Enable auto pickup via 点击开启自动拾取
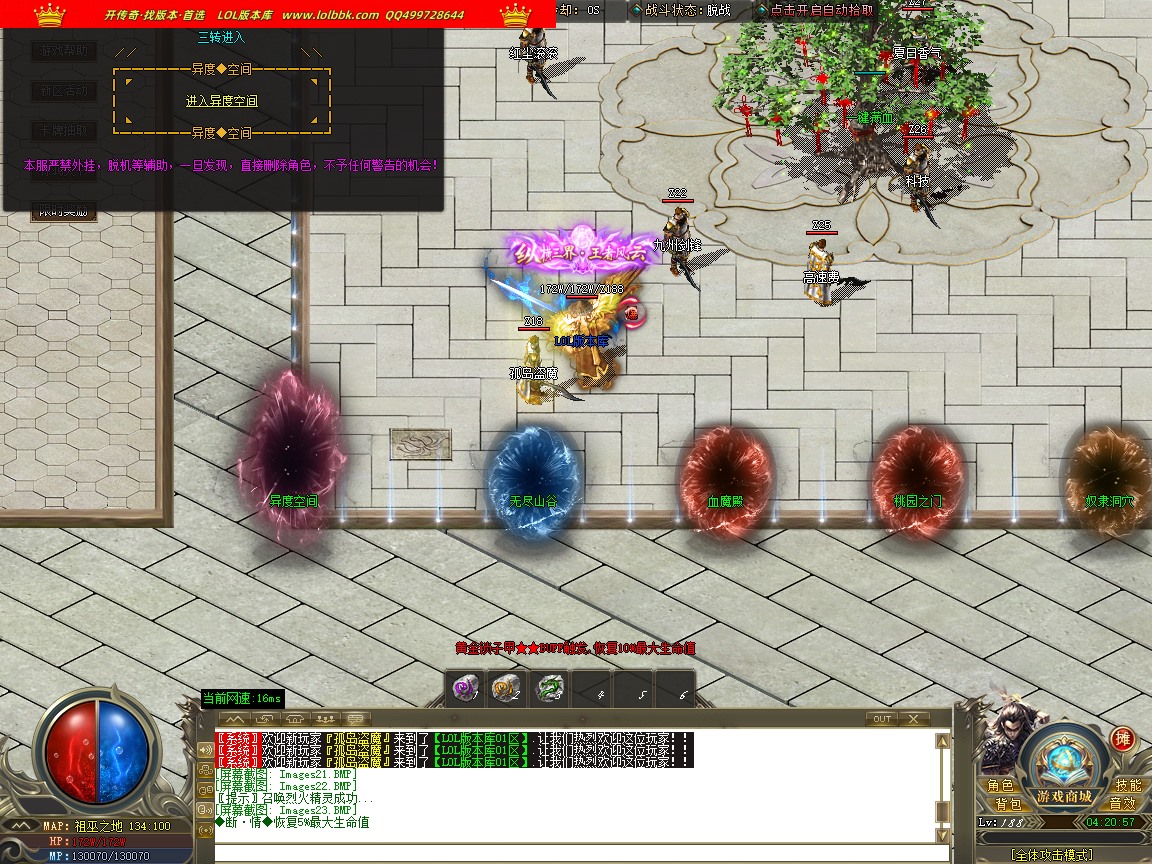1152x864 pixels. click(x=821, y=10)
